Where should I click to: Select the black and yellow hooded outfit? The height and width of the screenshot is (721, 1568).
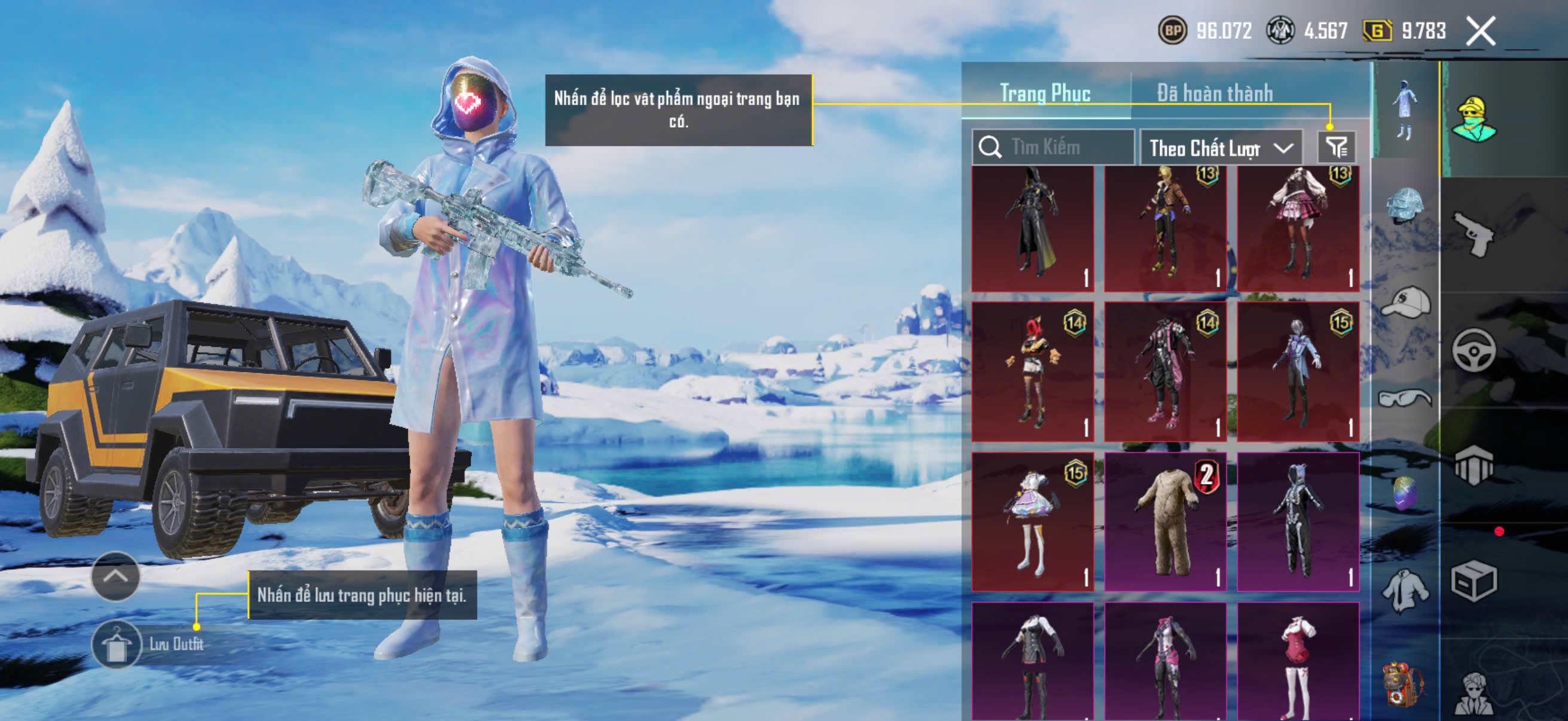tap(1032, 228)
